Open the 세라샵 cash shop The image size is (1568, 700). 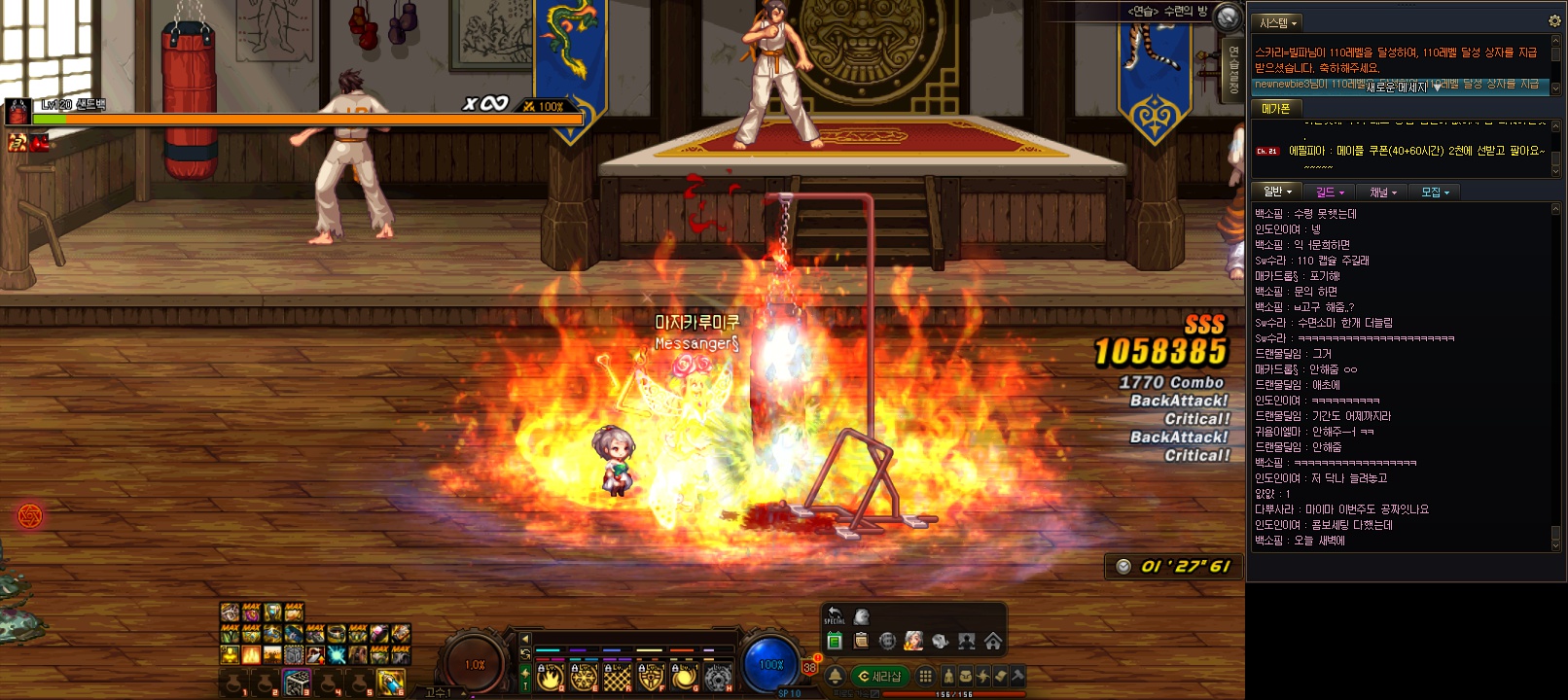click(880, 676)
